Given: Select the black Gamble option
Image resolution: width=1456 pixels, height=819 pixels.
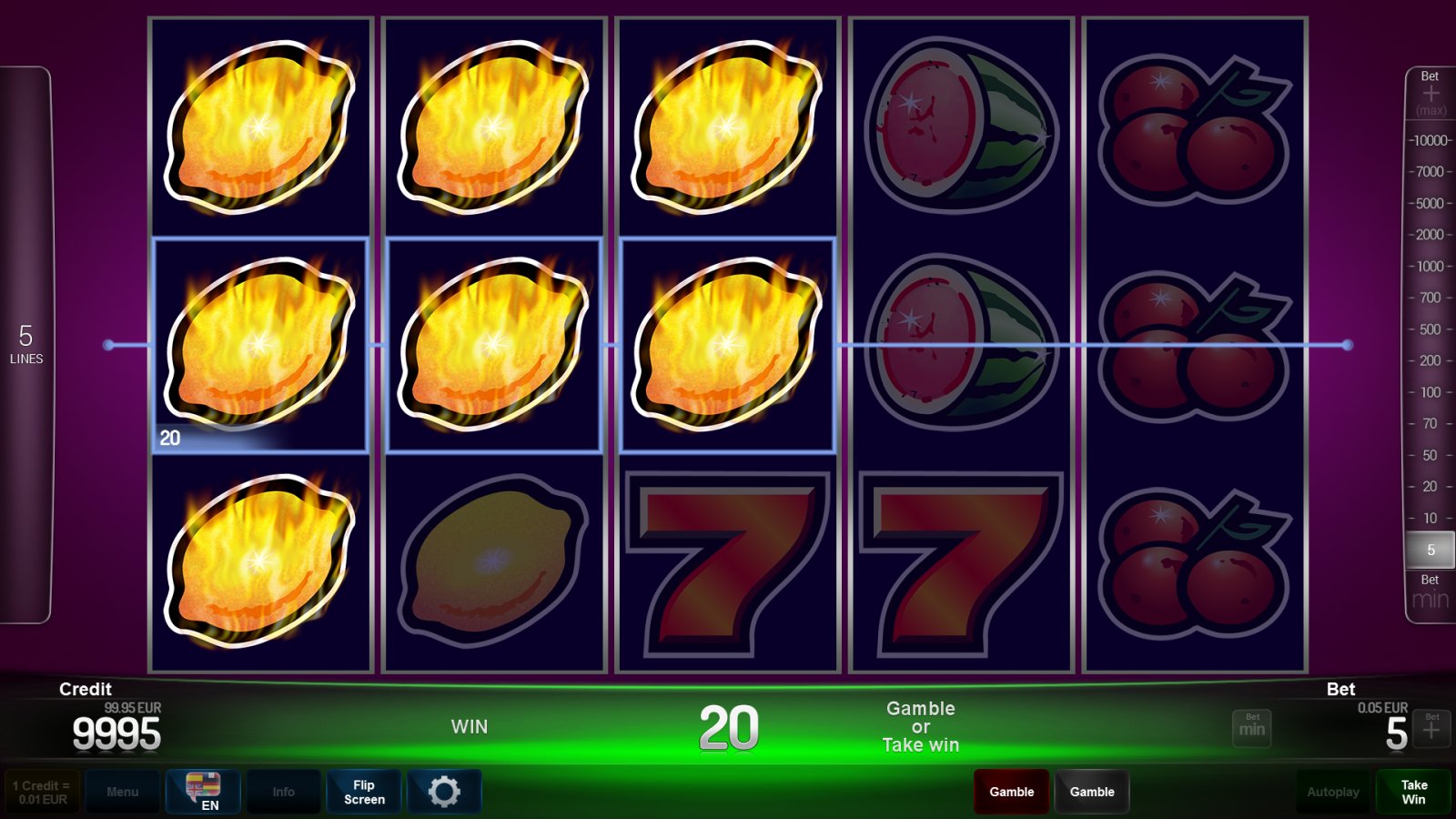Looking at the screenshot, I should click(x=1092, y=791).
